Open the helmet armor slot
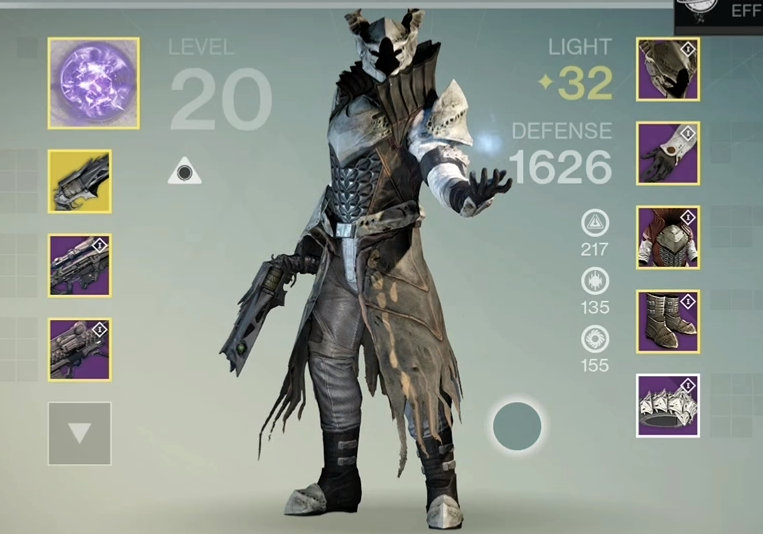The height and width of the screenshot is (534, 763). pyautogui.click(x=668, y=70)
